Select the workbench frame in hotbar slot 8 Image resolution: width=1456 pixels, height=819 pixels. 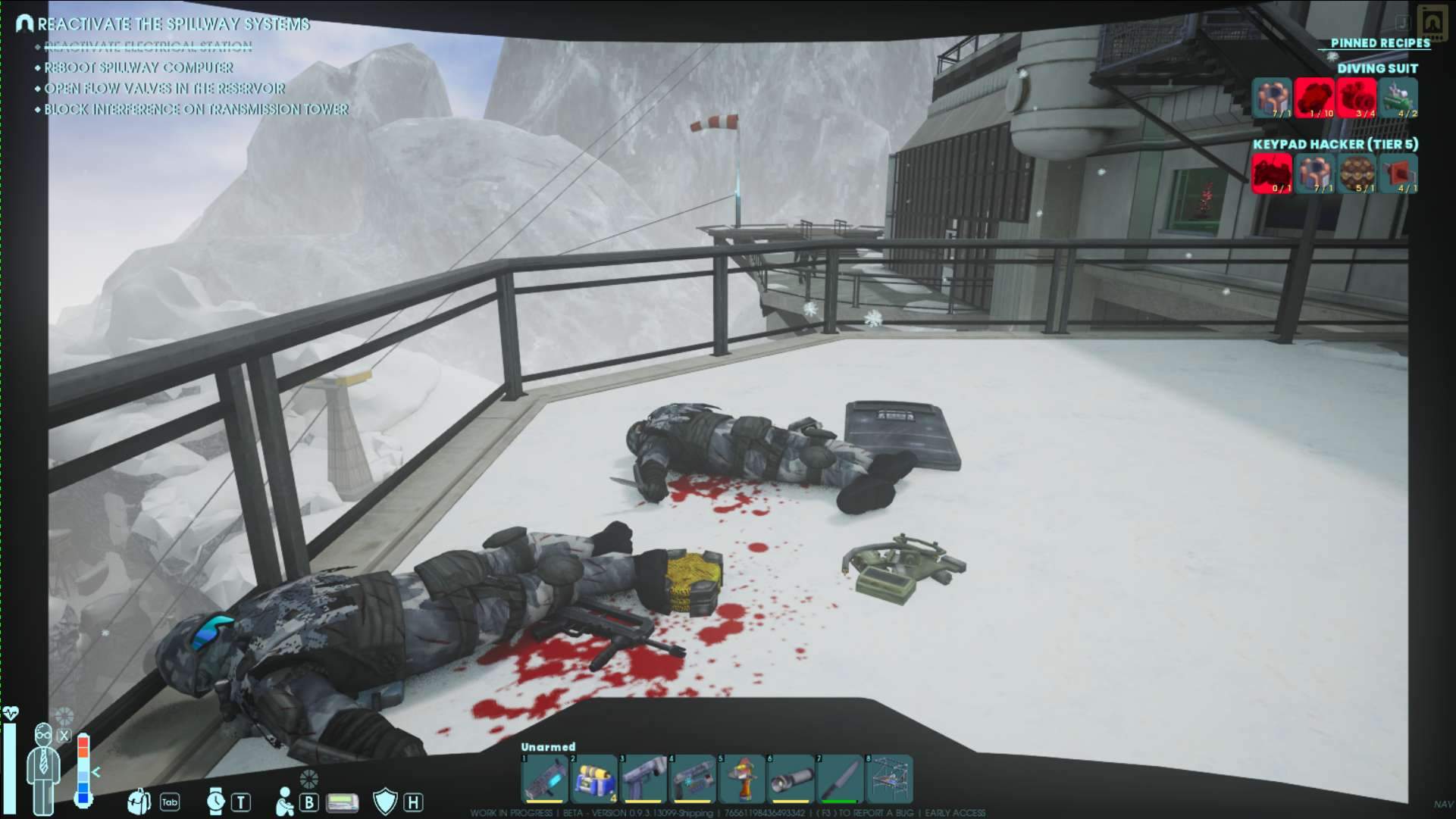(889, 779)
